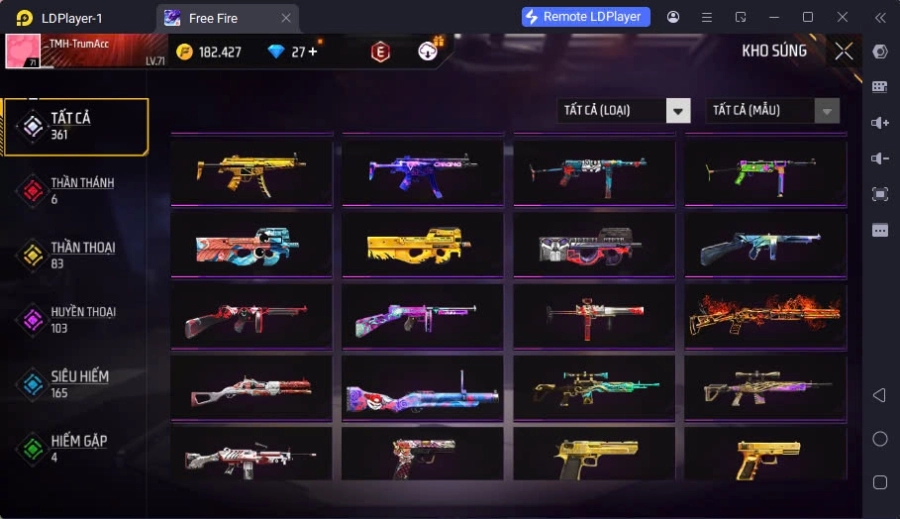Close the Kho Súng weapon vault
This screenshot has height=519, width=900.
844,51
